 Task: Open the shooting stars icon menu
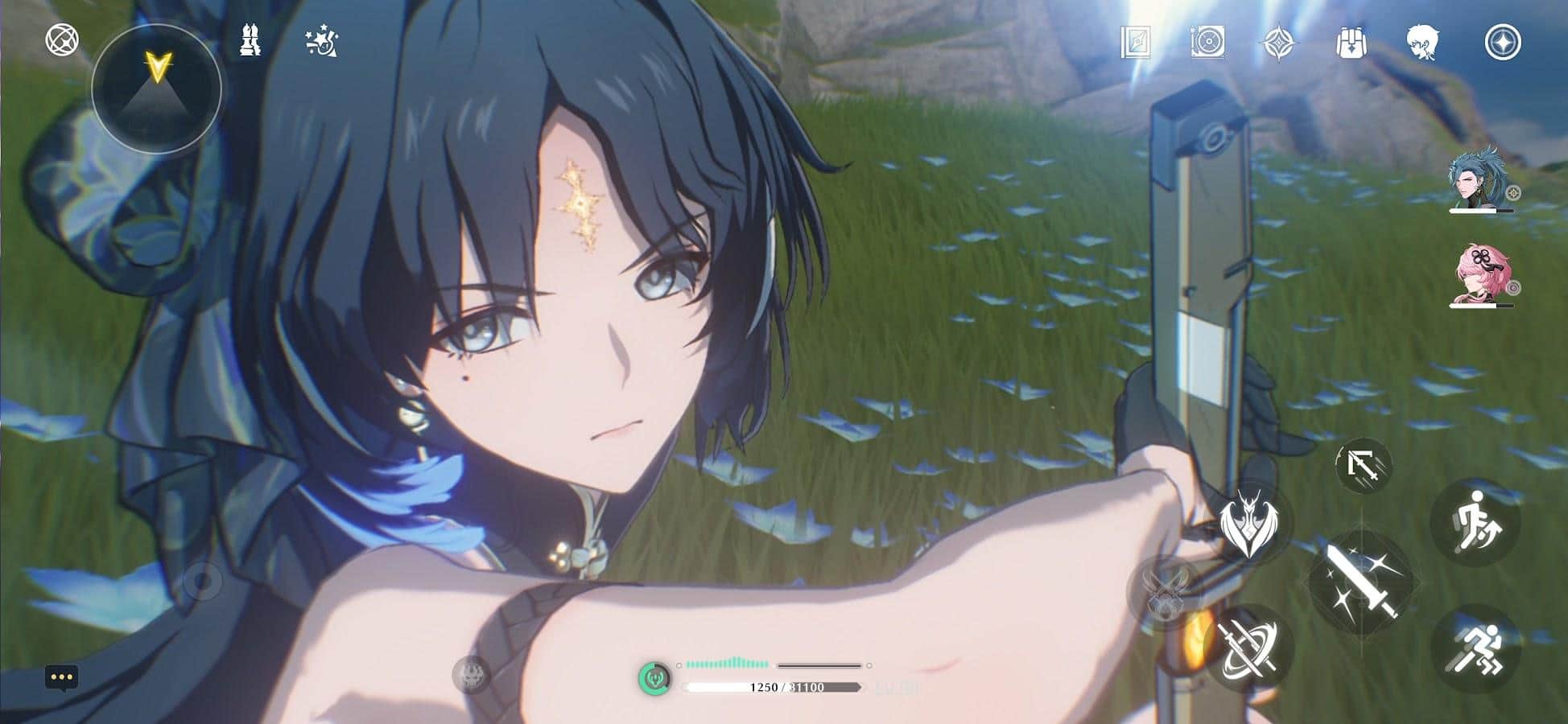click(323, 42)
